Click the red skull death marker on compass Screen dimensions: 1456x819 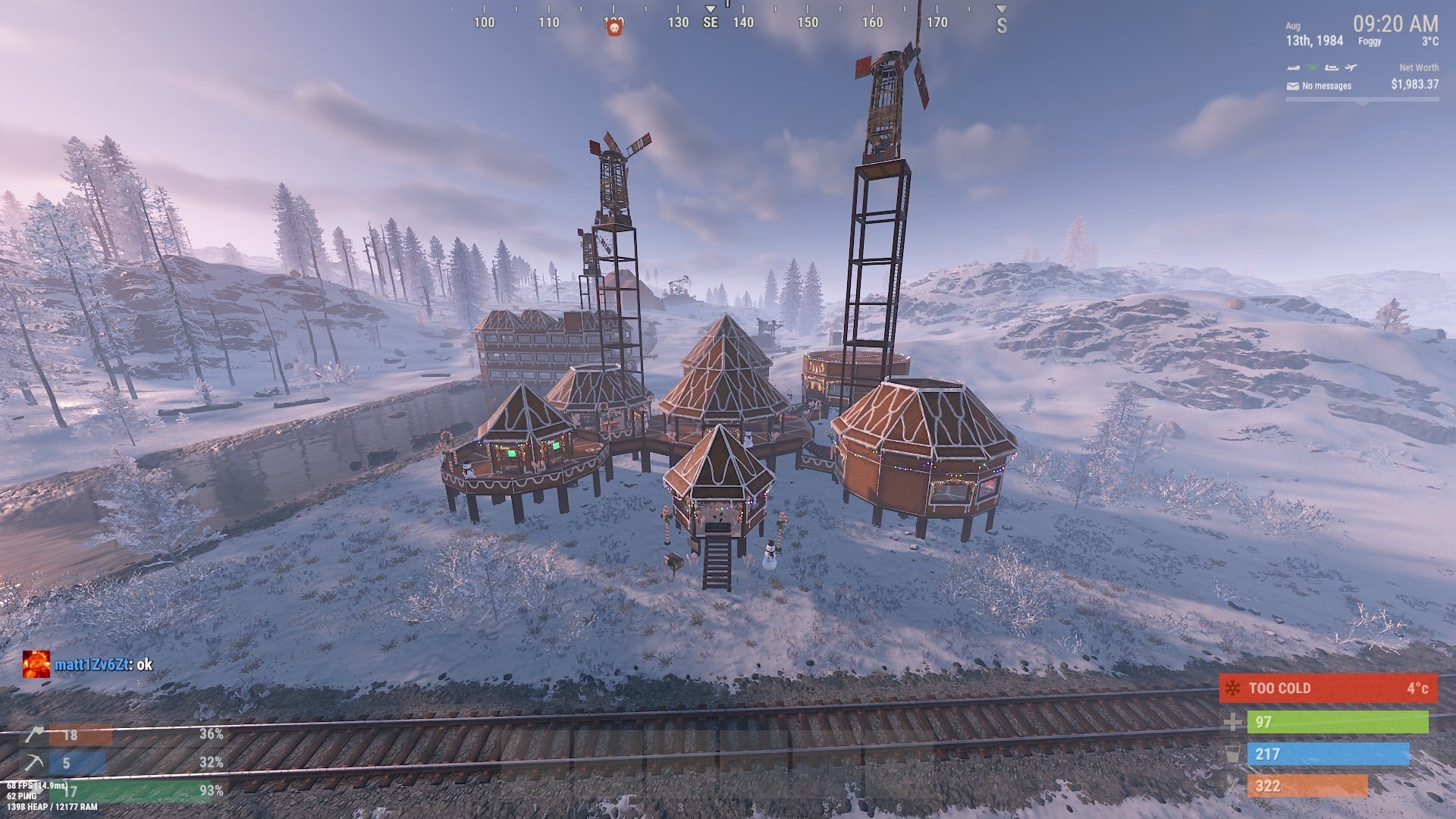pyautogui.click(x=614, y=28)
